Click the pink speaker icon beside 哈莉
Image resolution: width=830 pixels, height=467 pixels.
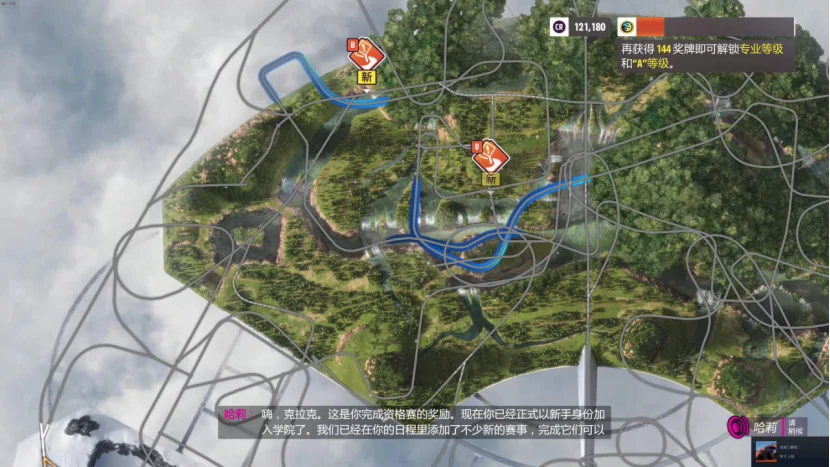[x=739, y=427]
